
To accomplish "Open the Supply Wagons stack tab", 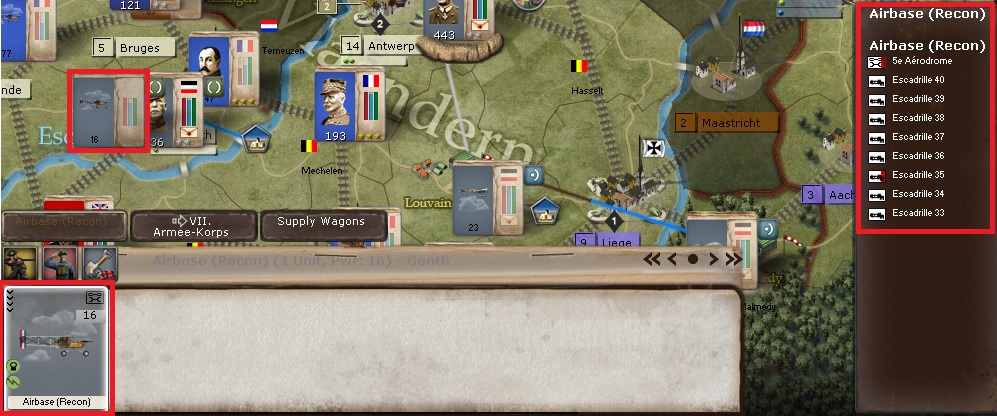I will point(321,223).
